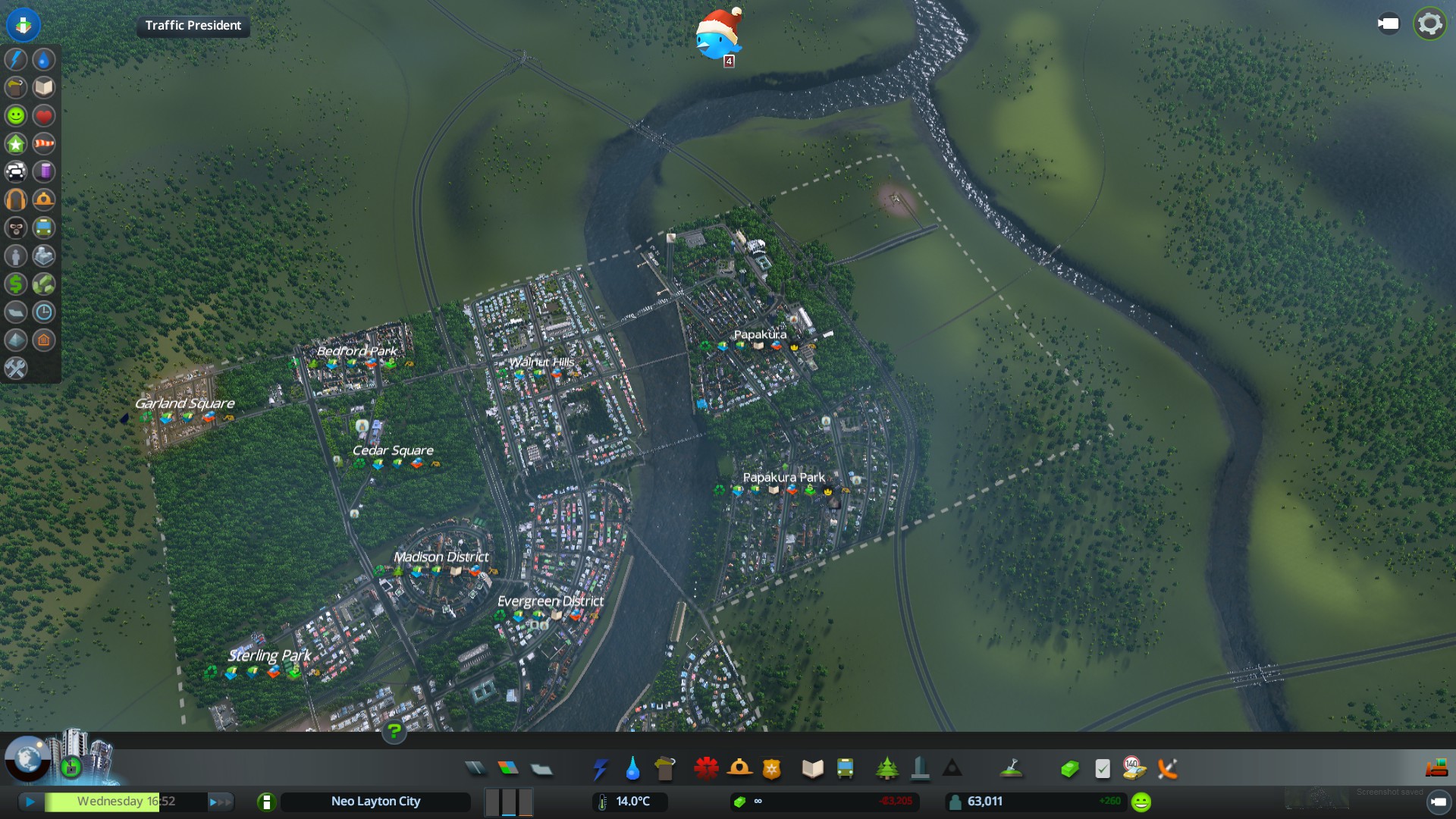Open the Education build menu
This screenshot has height=819, width=1456.
point(812,769)
